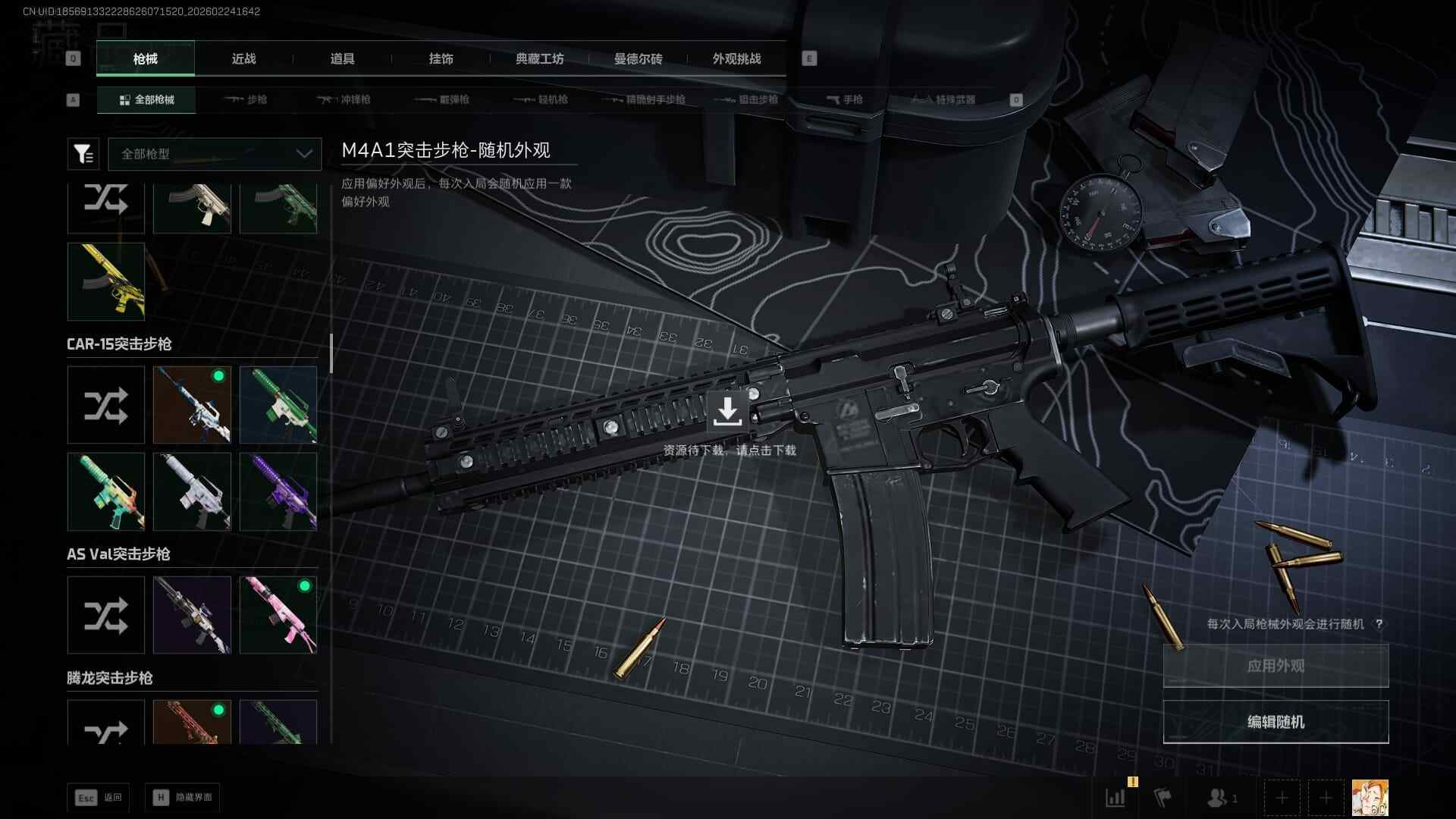
Task: Select the CAR-15 random skin shuffle tile
Action: [106, 405]
